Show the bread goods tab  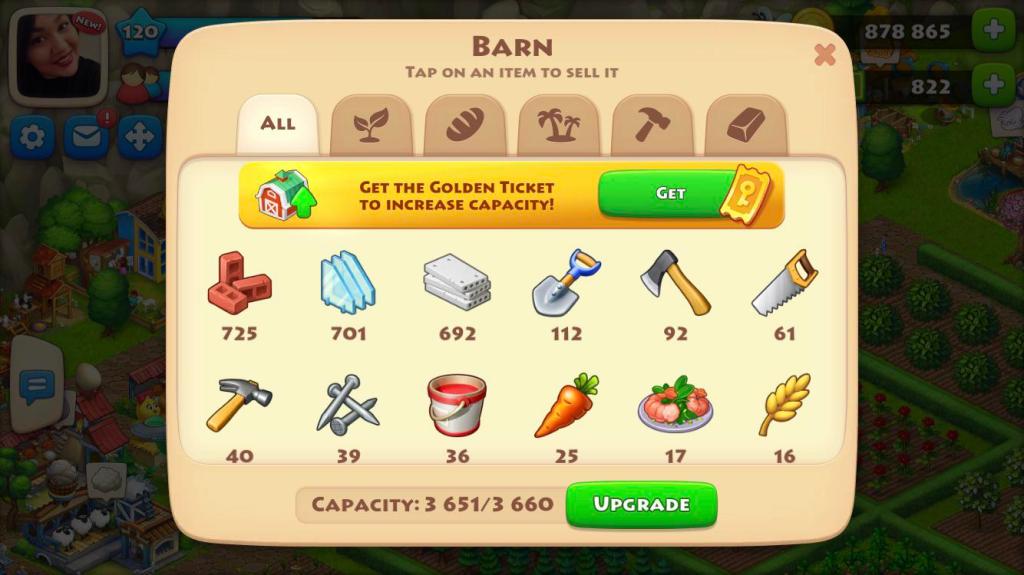click(x=464, y=125)
